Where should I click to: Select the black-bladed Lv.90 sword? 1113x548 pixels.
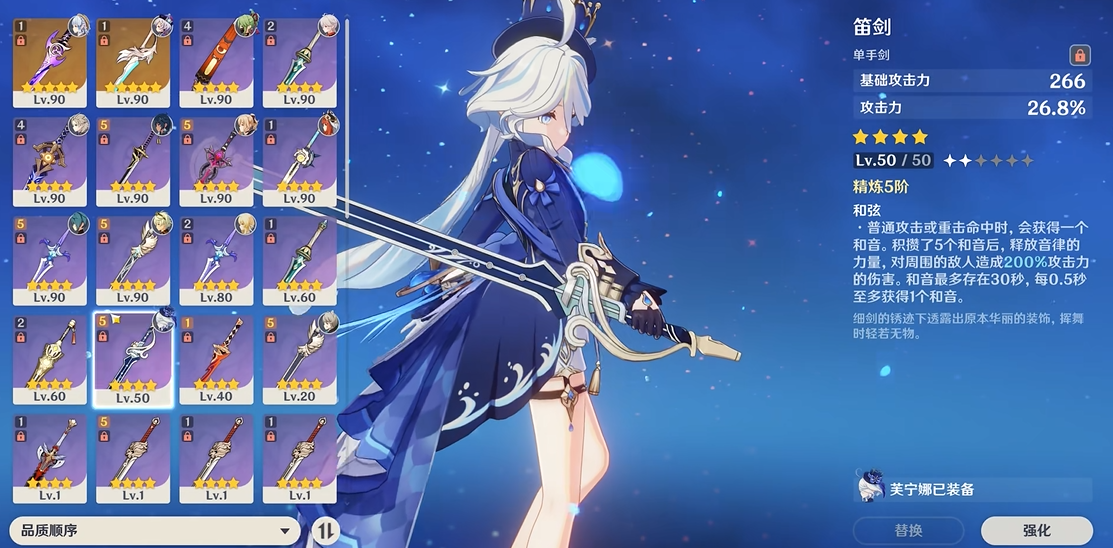133,160
